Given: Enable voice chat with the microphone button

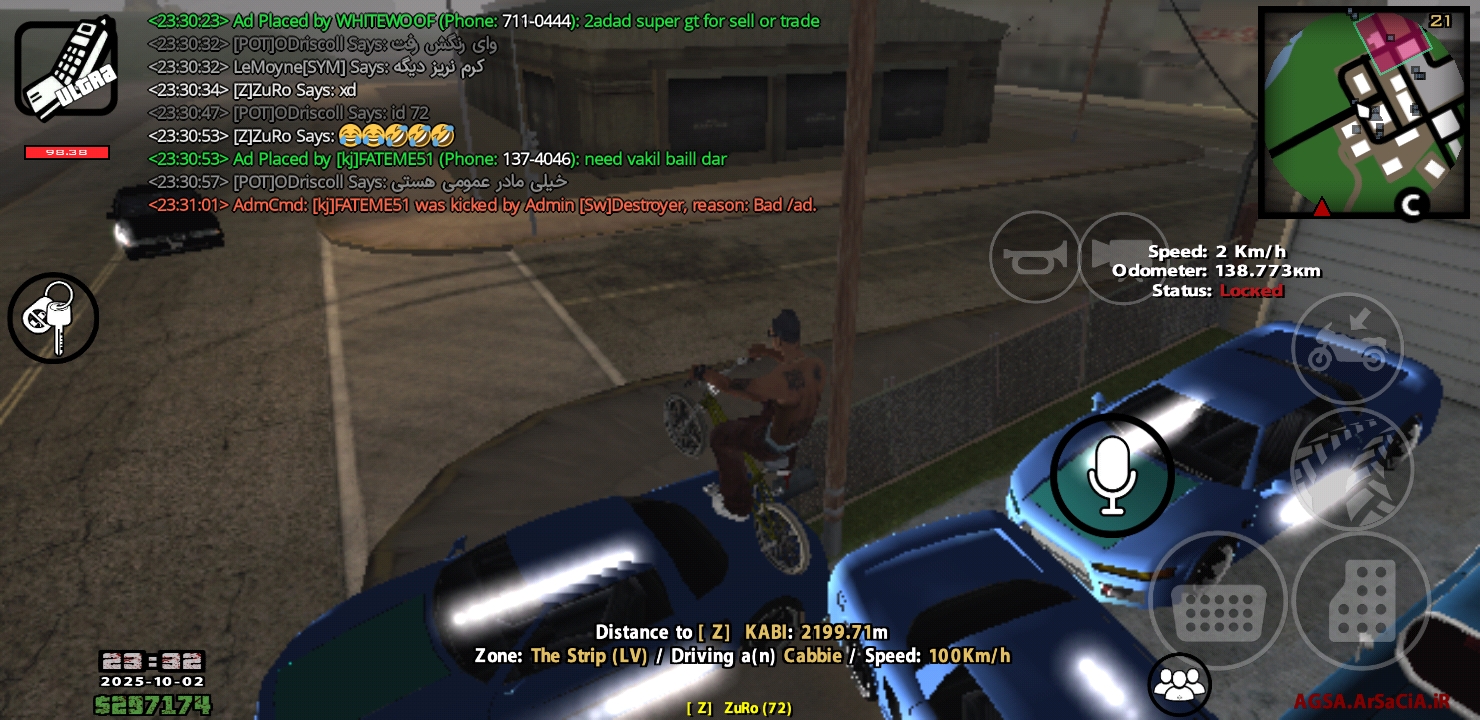Looking at the screenshot, I should click(1111, 477).
